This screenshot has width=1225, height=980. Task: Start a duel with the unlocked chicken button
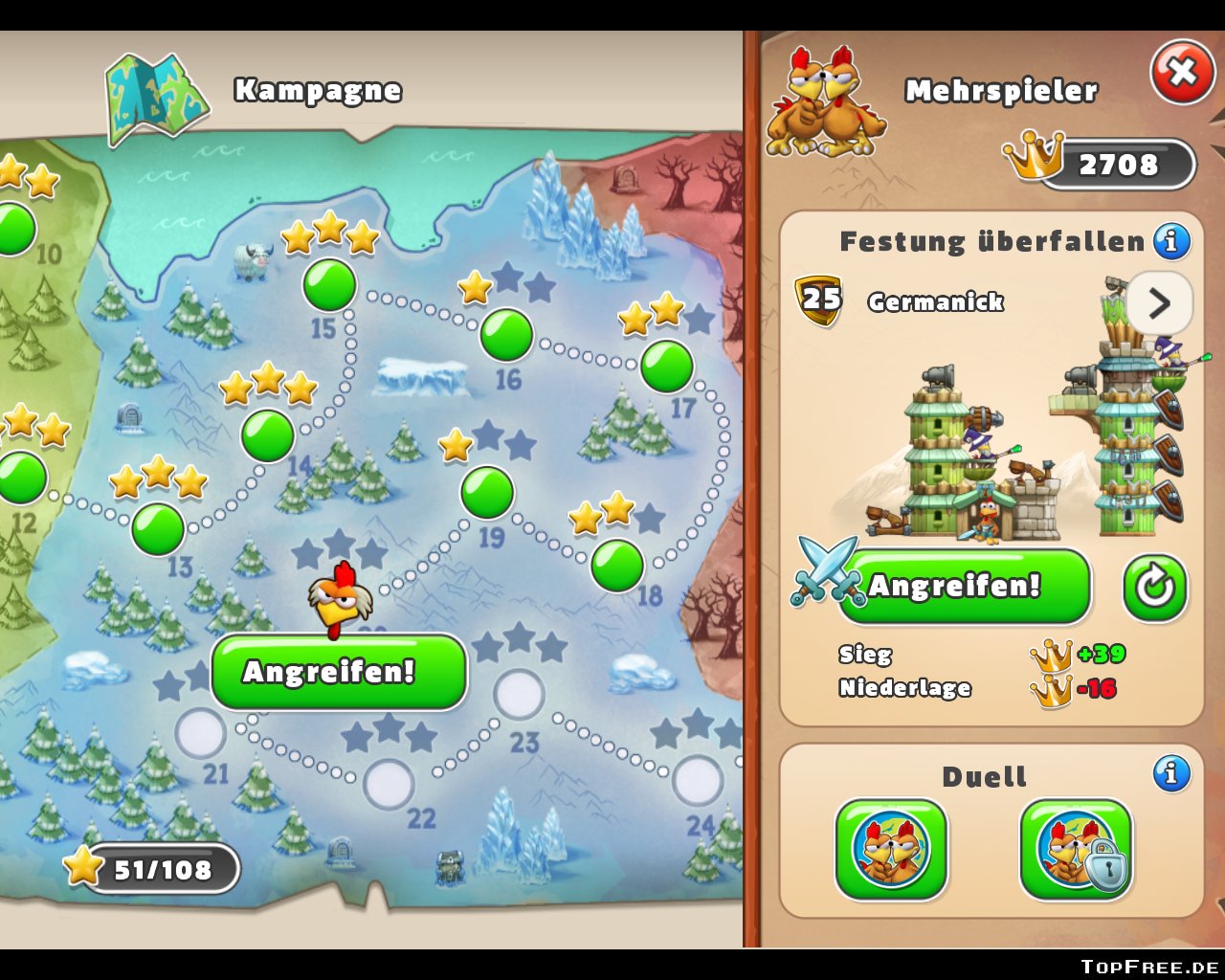click(x=891, y=849)
